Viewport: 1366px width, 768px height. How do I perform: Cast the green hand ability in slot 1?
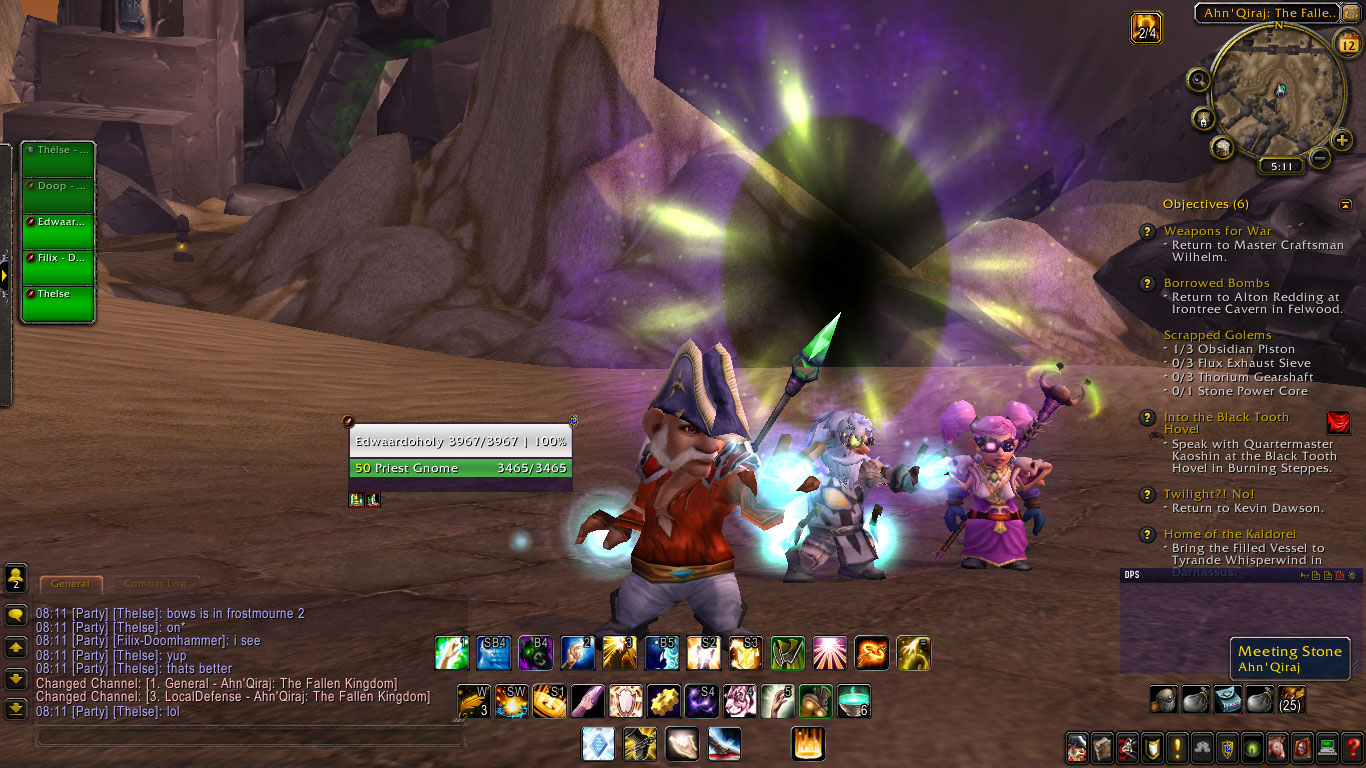point(452,653)
